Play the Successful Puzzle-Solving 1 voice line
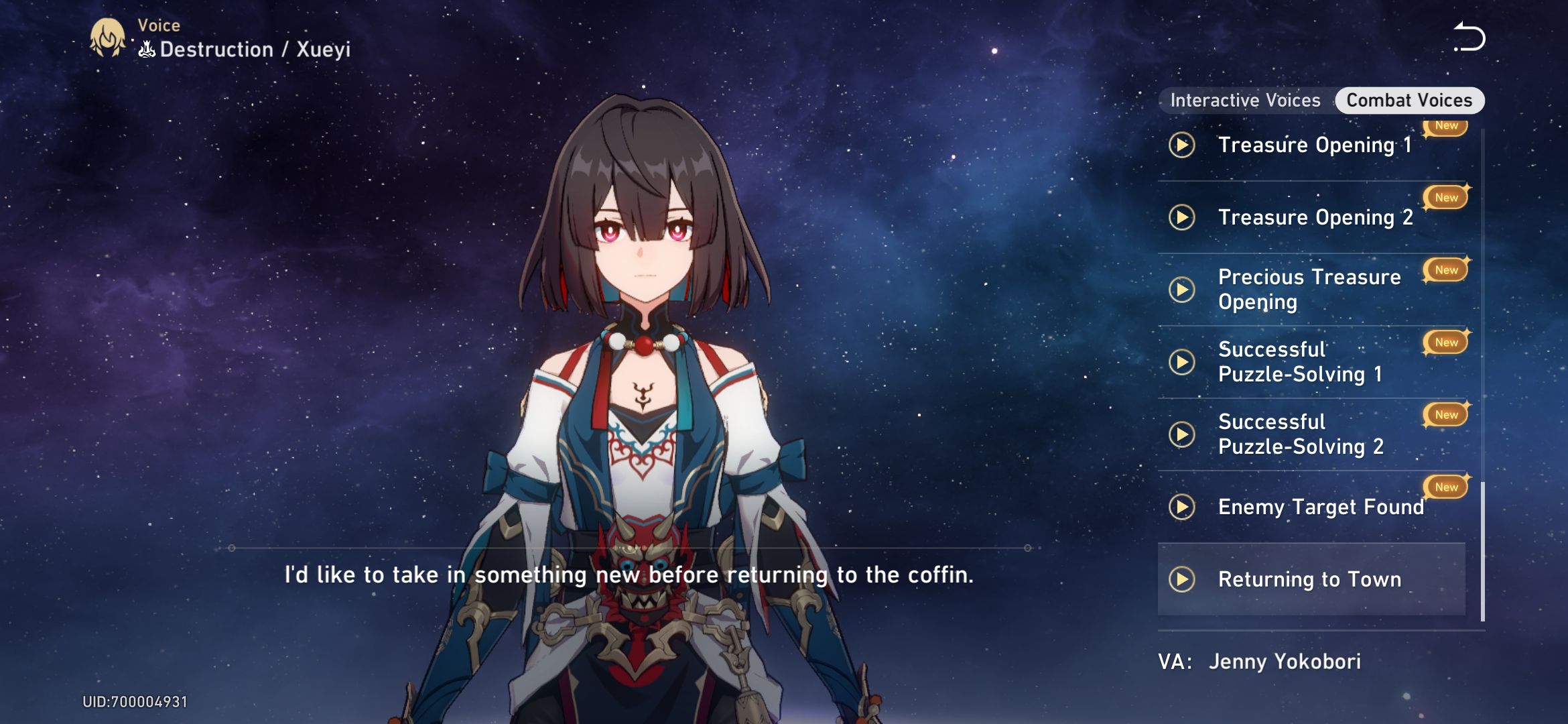1568x724 pixels. (1182, 362)
